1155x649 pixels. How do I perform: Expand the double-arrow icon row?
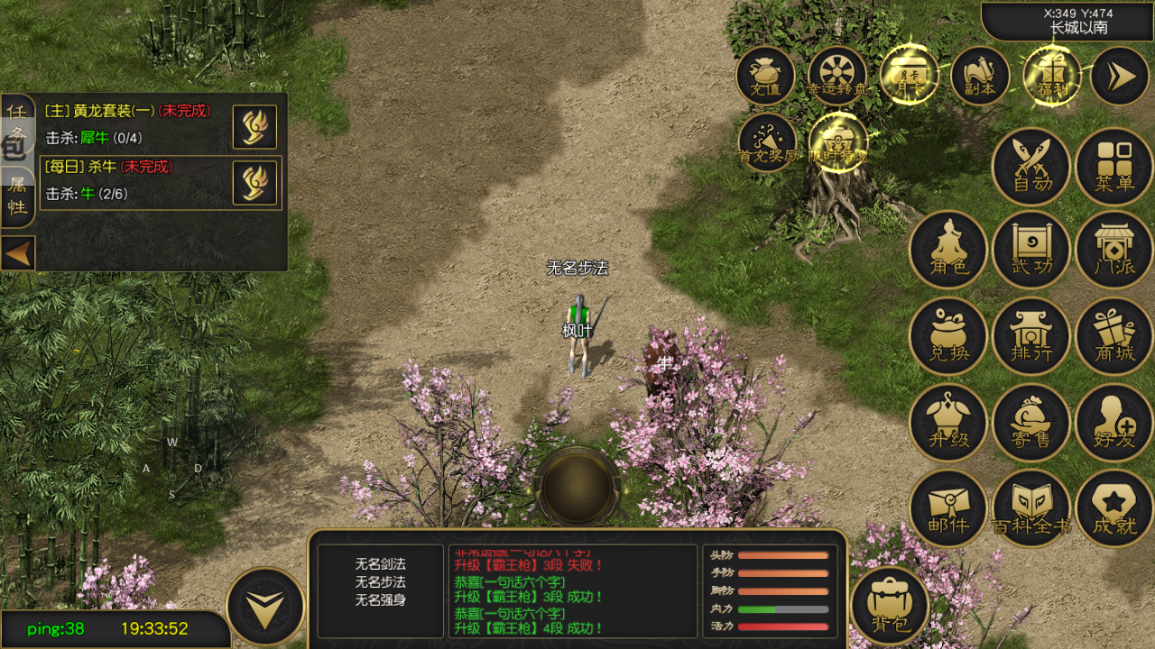[1120, 76]
